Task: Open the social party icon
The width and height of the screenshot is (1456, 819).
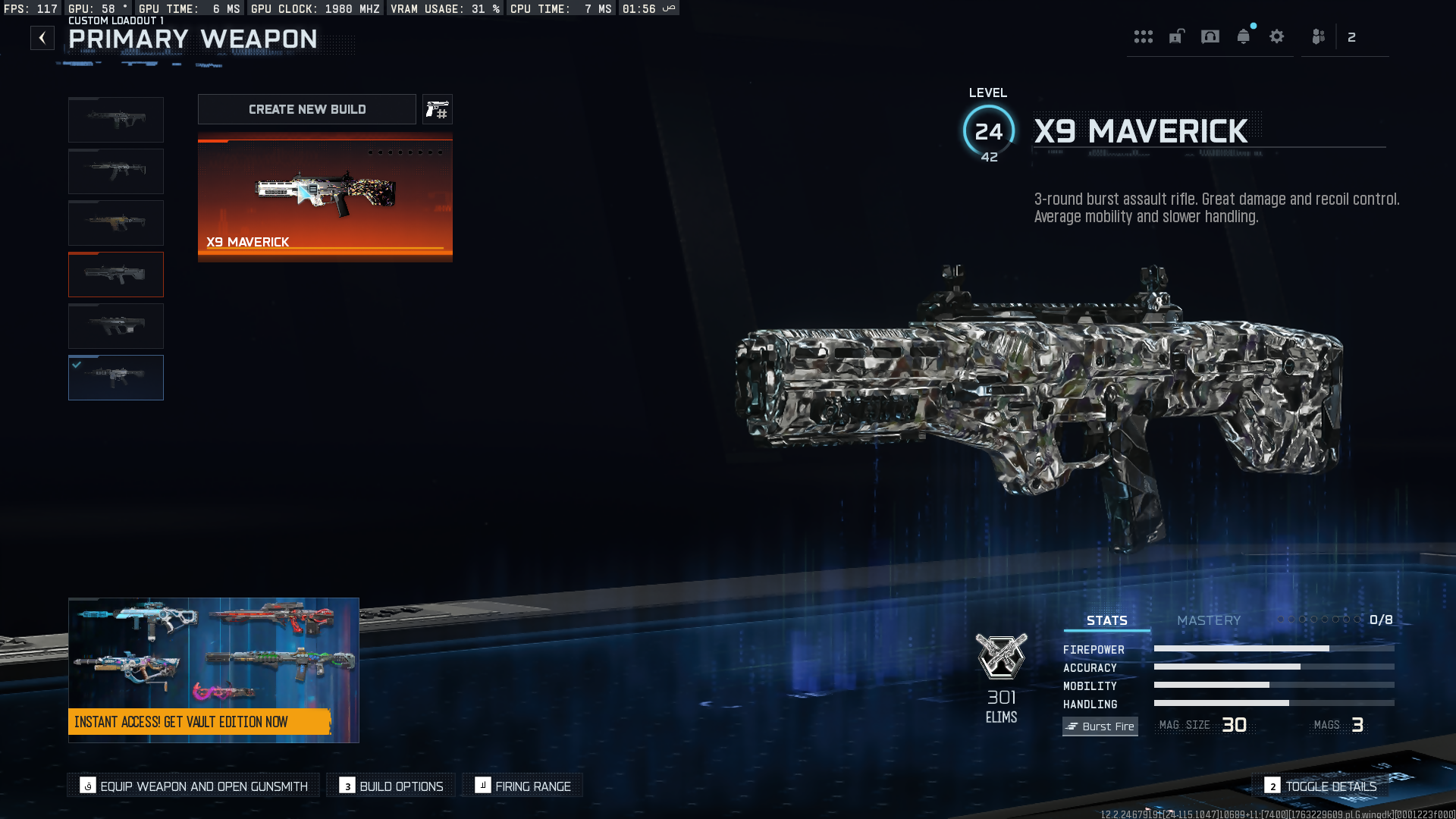Action: coord(1319,36)
